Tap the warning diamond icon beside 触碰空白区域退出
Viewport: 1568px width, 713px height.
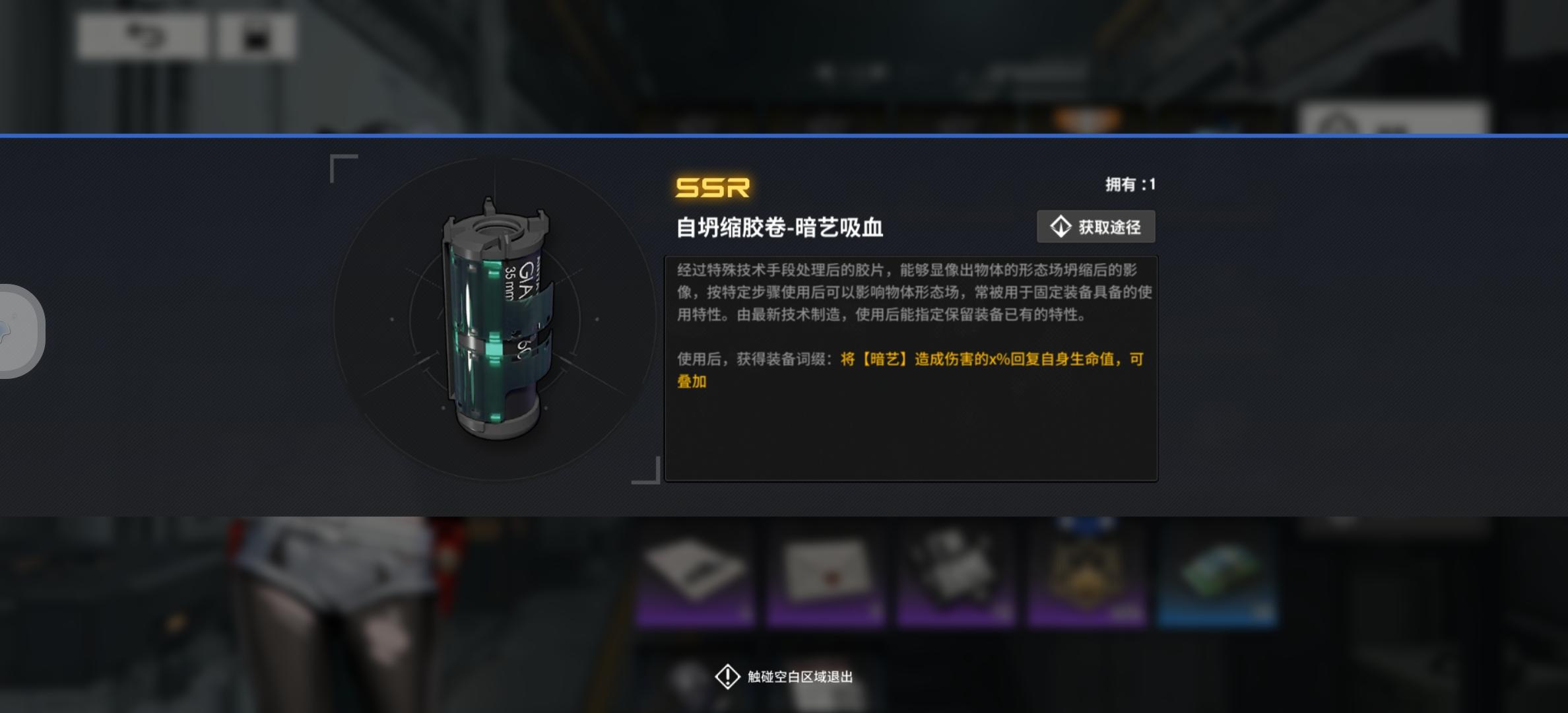coord(727,676)
